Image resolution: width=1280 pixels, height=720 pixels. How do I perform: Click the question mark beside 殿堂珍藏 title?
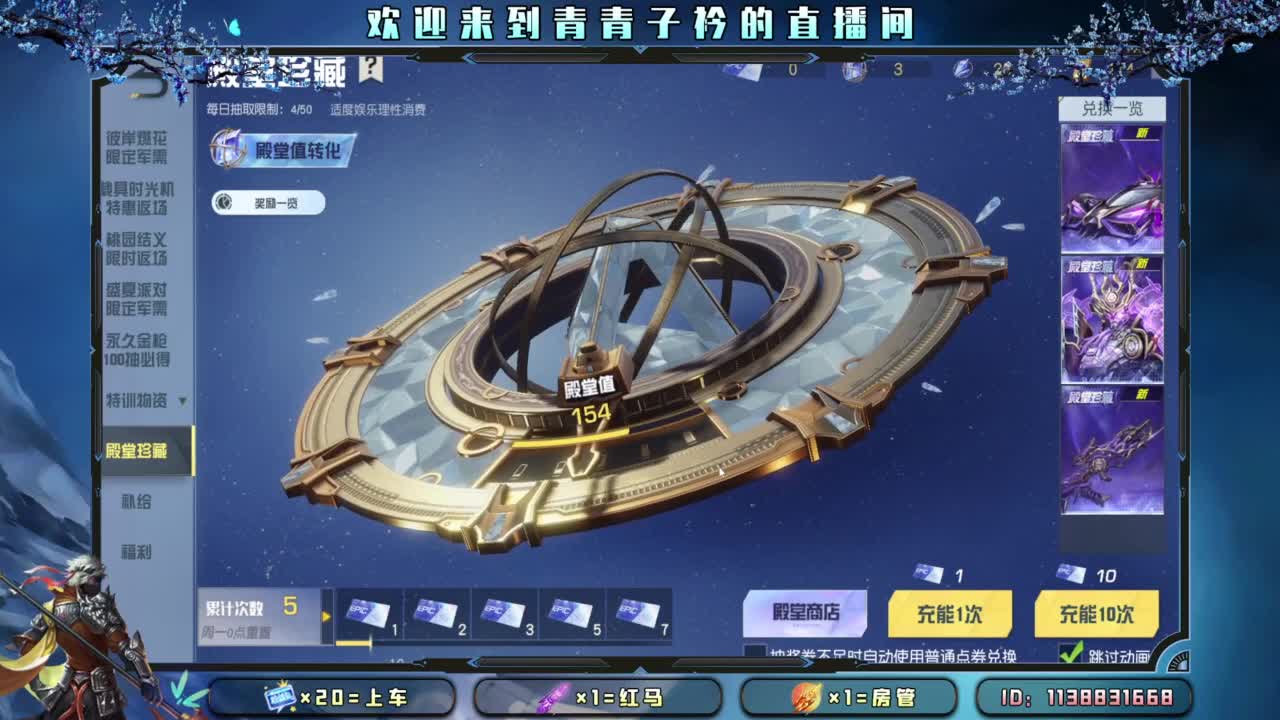pyautogui.click(x=369, y=69)
